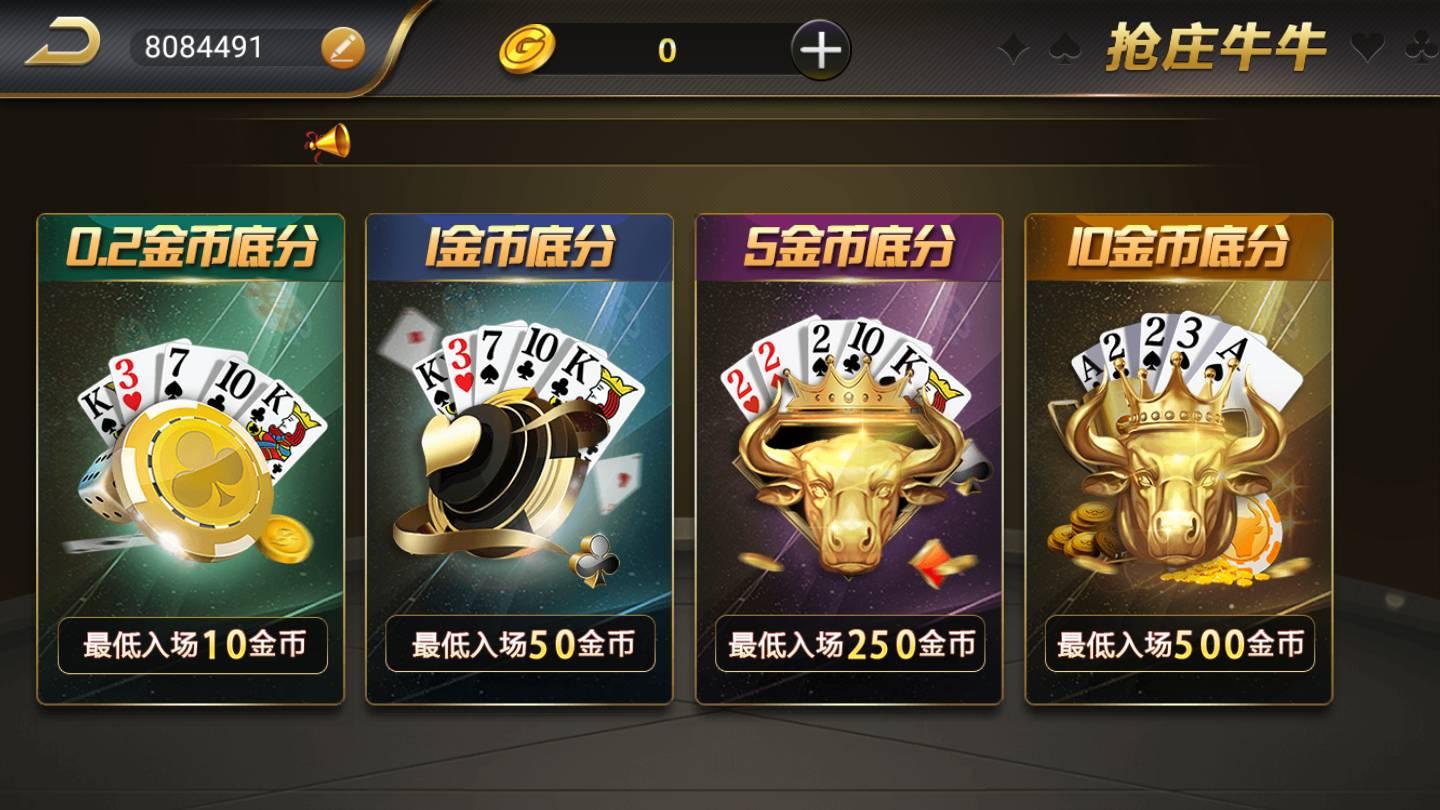Click the spade suit icon near the title
Viewport: 1440px width, 810px height.
point(1063,46)
